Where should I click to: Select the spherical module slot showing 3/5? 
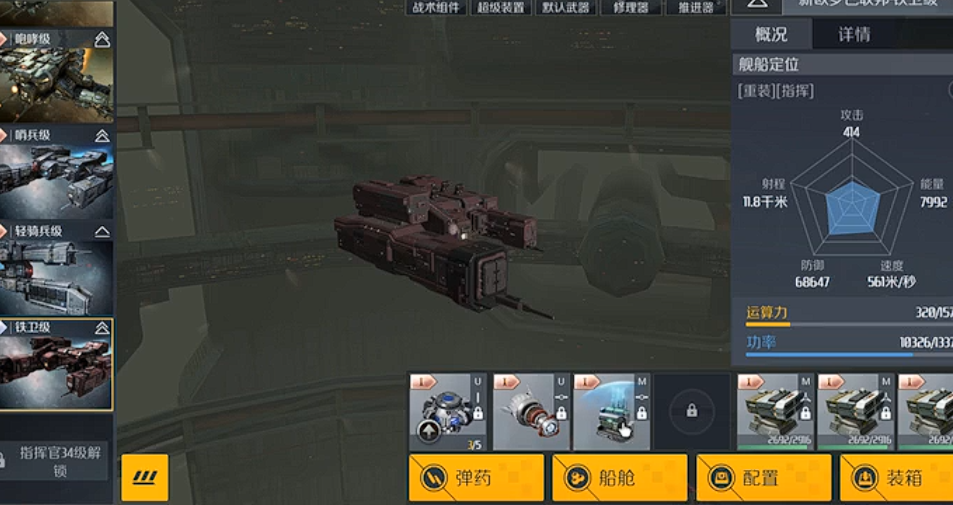447,412
